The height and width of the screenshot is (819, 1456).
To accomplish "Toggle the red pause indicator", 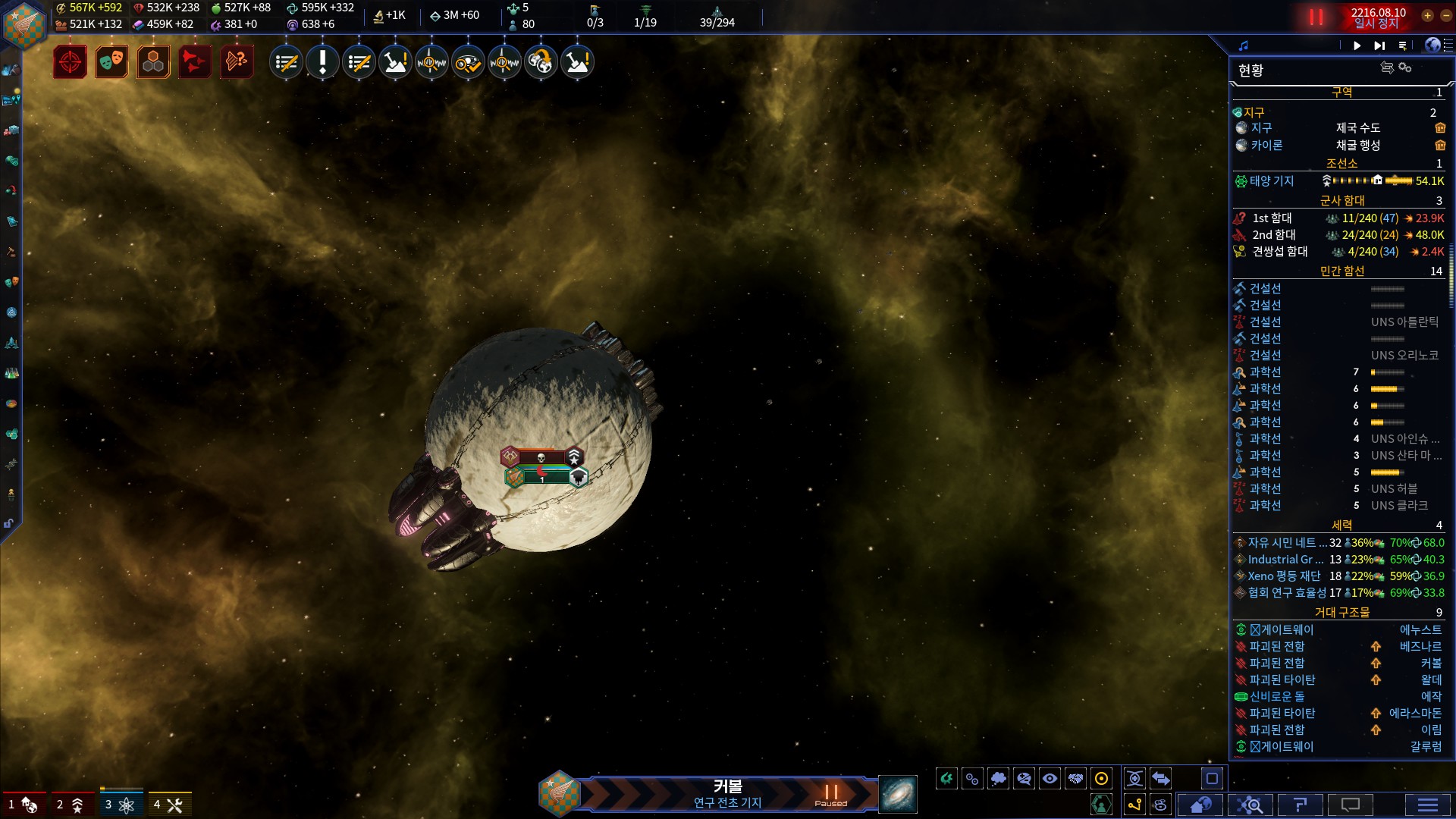I will click(1316, 17).
